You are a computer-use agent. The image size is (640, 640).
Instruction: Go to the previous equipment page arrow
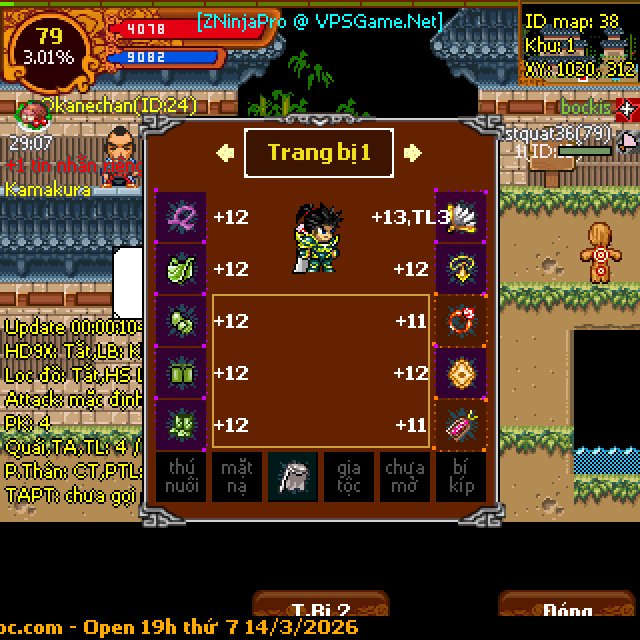point(225,153)
